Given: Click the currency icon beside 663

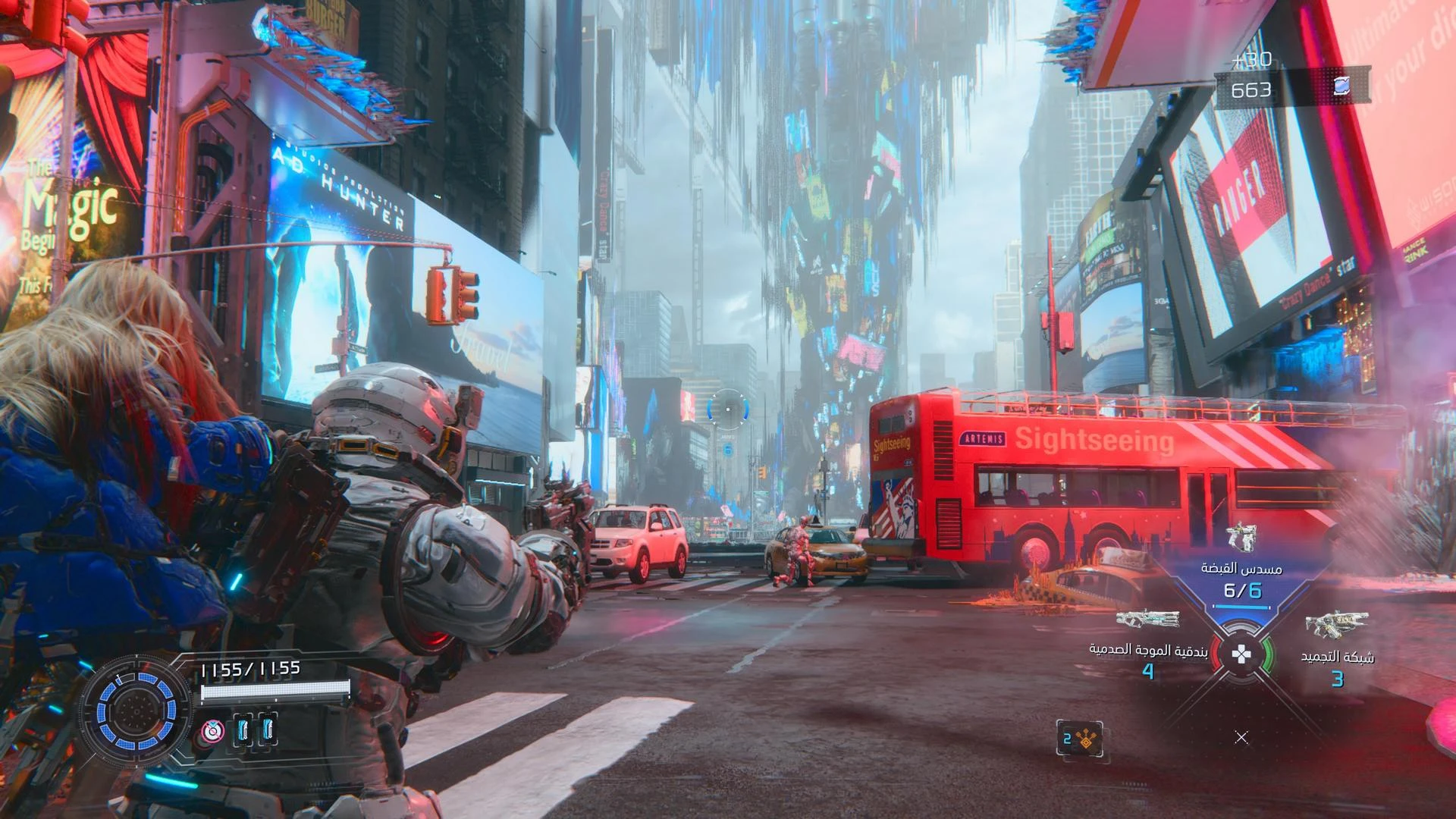Looking at the screenshot, I should coord(1341,86).
